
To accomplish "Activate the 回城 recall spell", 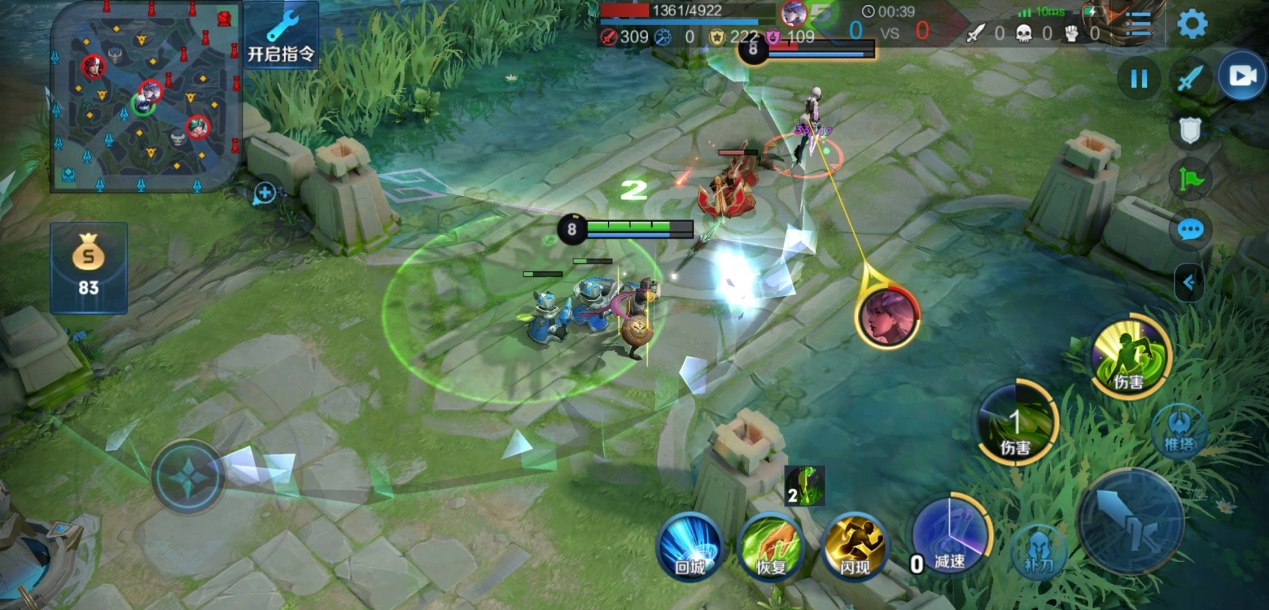I will click(690, 546).
